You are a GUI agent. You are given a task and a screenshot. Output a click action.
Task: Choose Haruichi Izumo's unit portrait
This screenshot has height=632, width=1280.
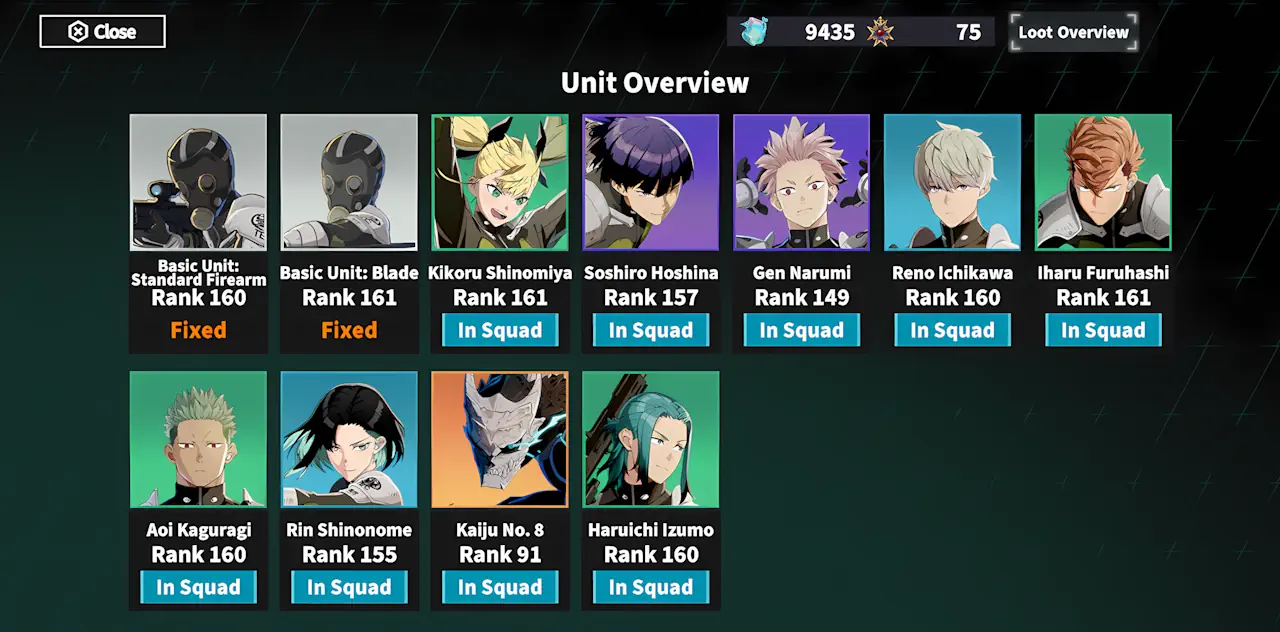coord(651,439)
